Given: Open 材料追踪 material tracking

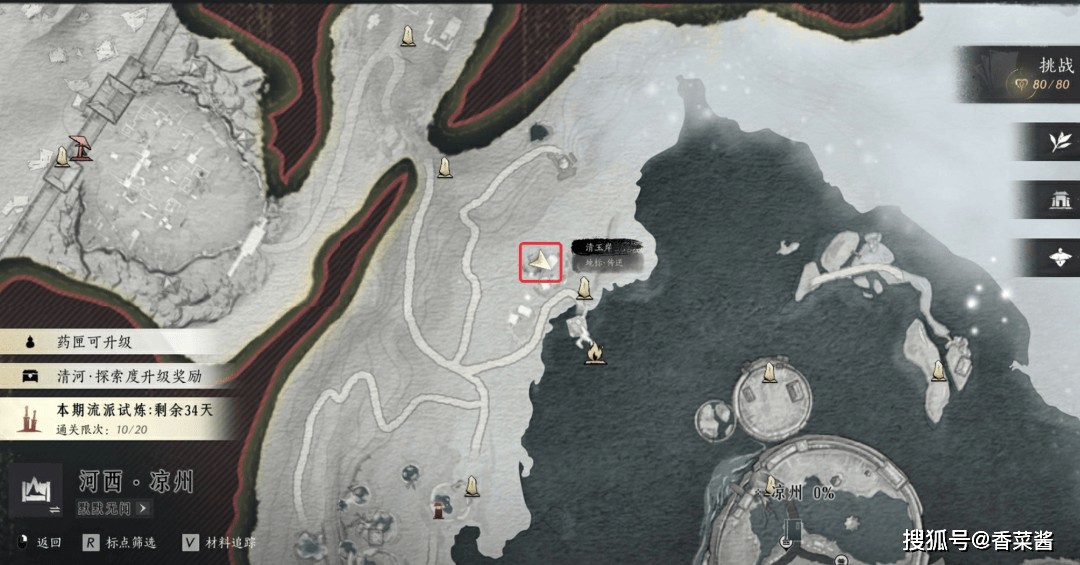Looking at the screenshot, I should (x=218, y=543).
